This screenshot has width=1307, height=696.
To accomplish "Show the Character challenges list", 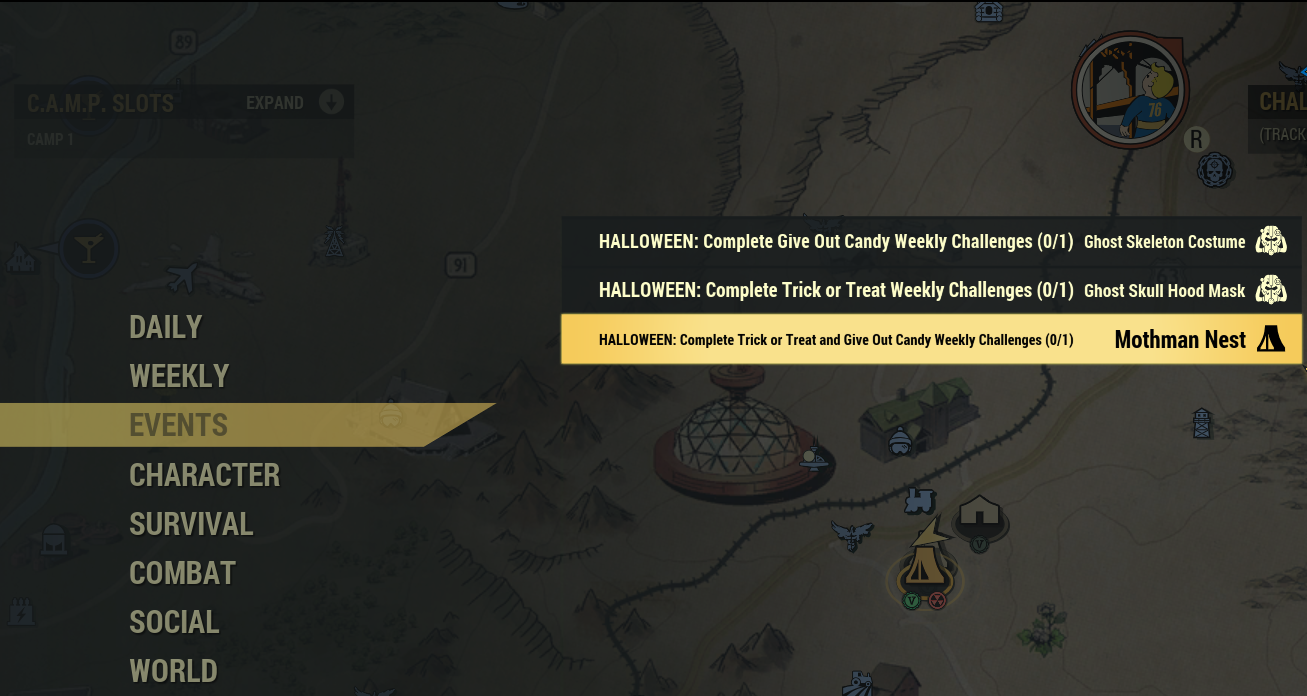I will (x=204, y=474).
